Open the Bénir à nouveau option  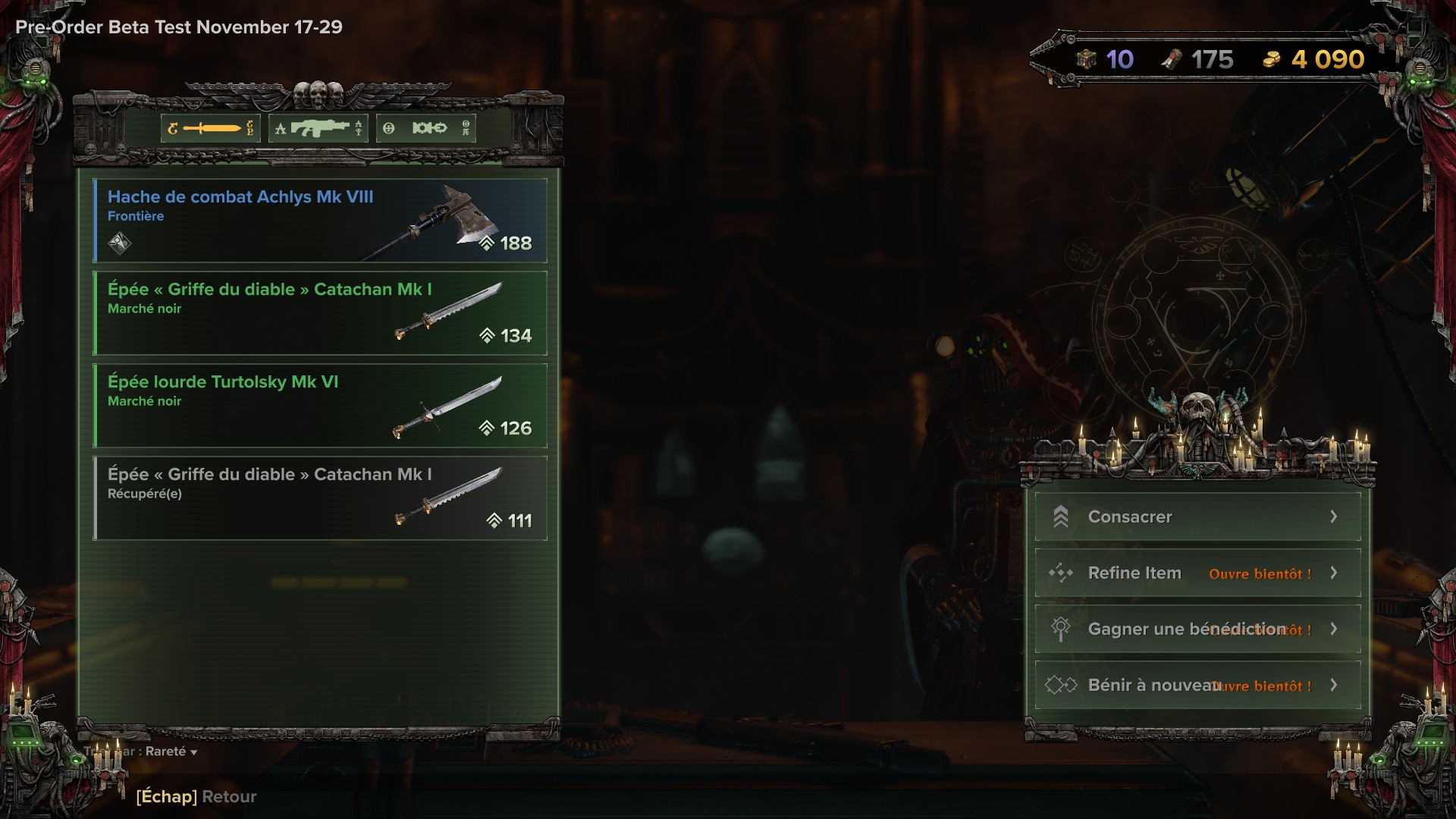point(1197,686)
